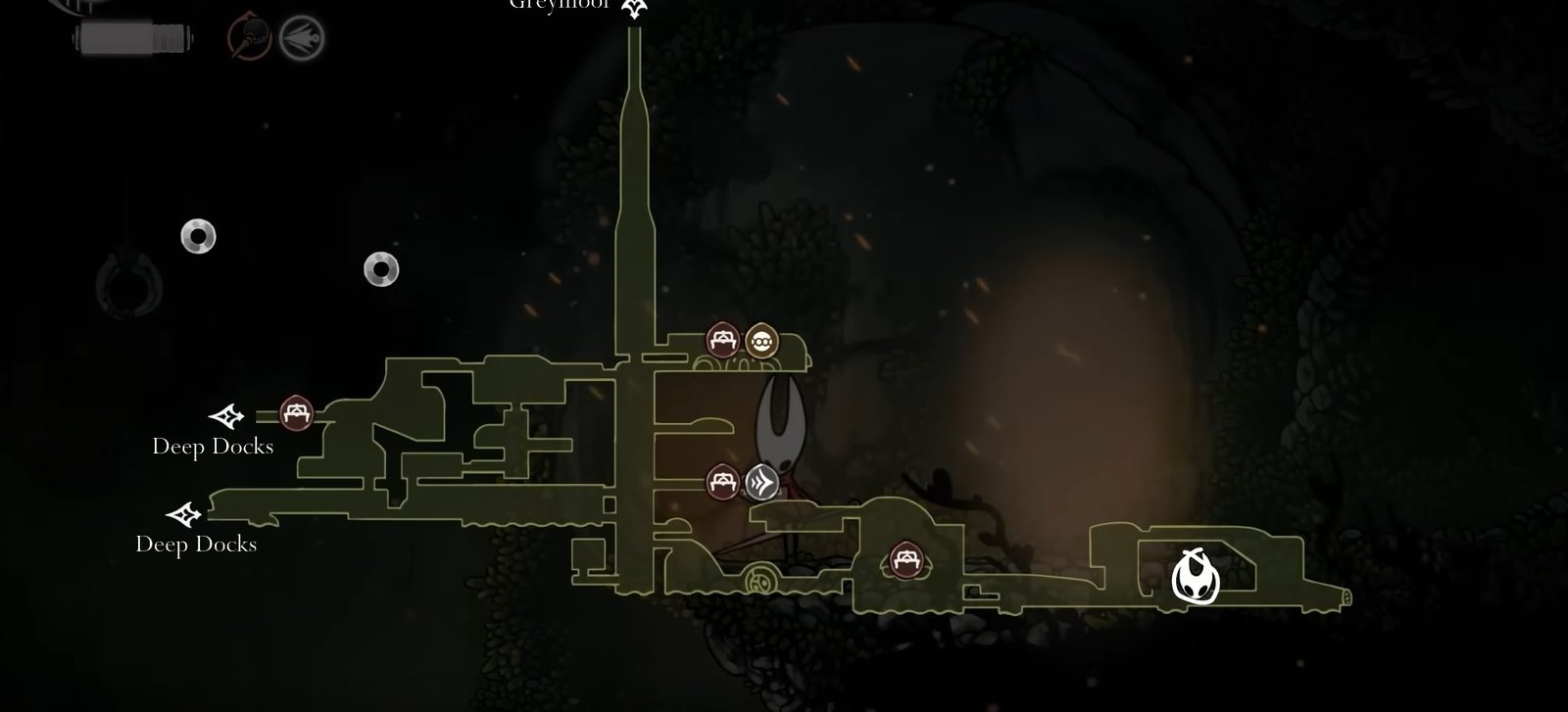Pick the bench marker beside the Deep Docks arrow
The image size is (1568, 712).
pyautogui.click(x=295, y=413)
